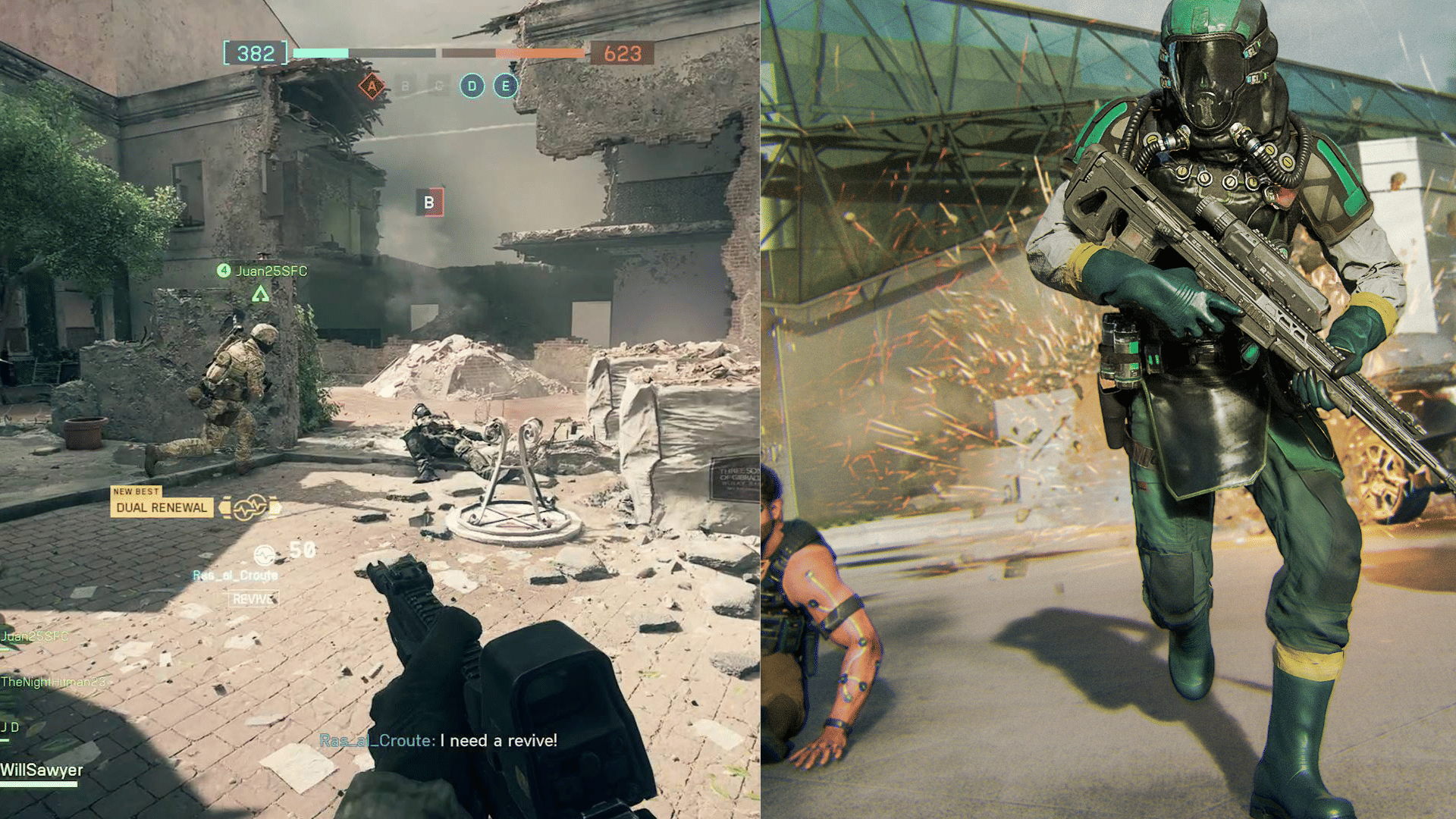Select WillSawyer in the squad list
Screen dimensions: 1456x819
[42, 770]
